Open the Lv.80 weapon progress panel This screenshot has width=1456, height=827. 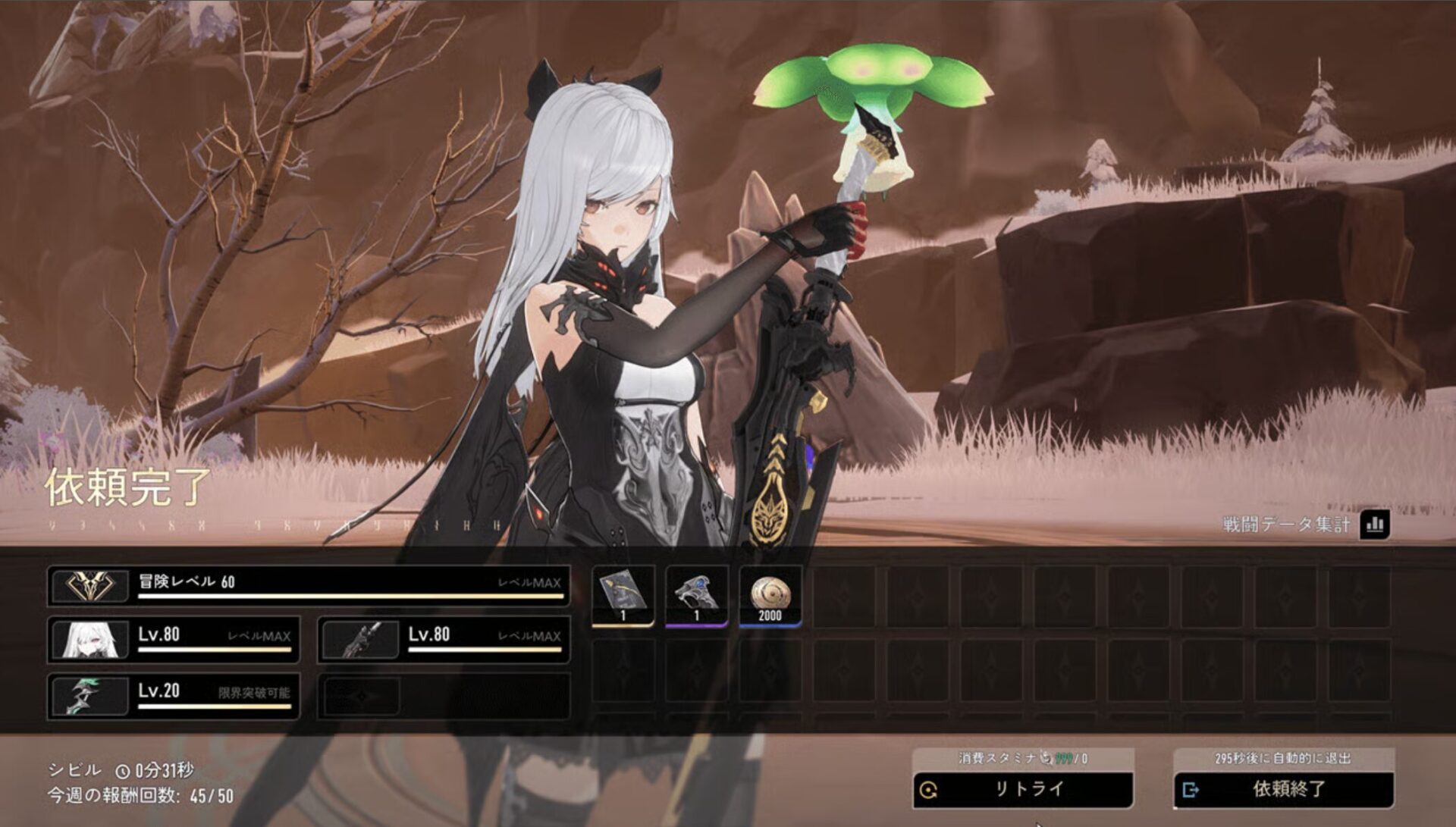tap(444, 639)
